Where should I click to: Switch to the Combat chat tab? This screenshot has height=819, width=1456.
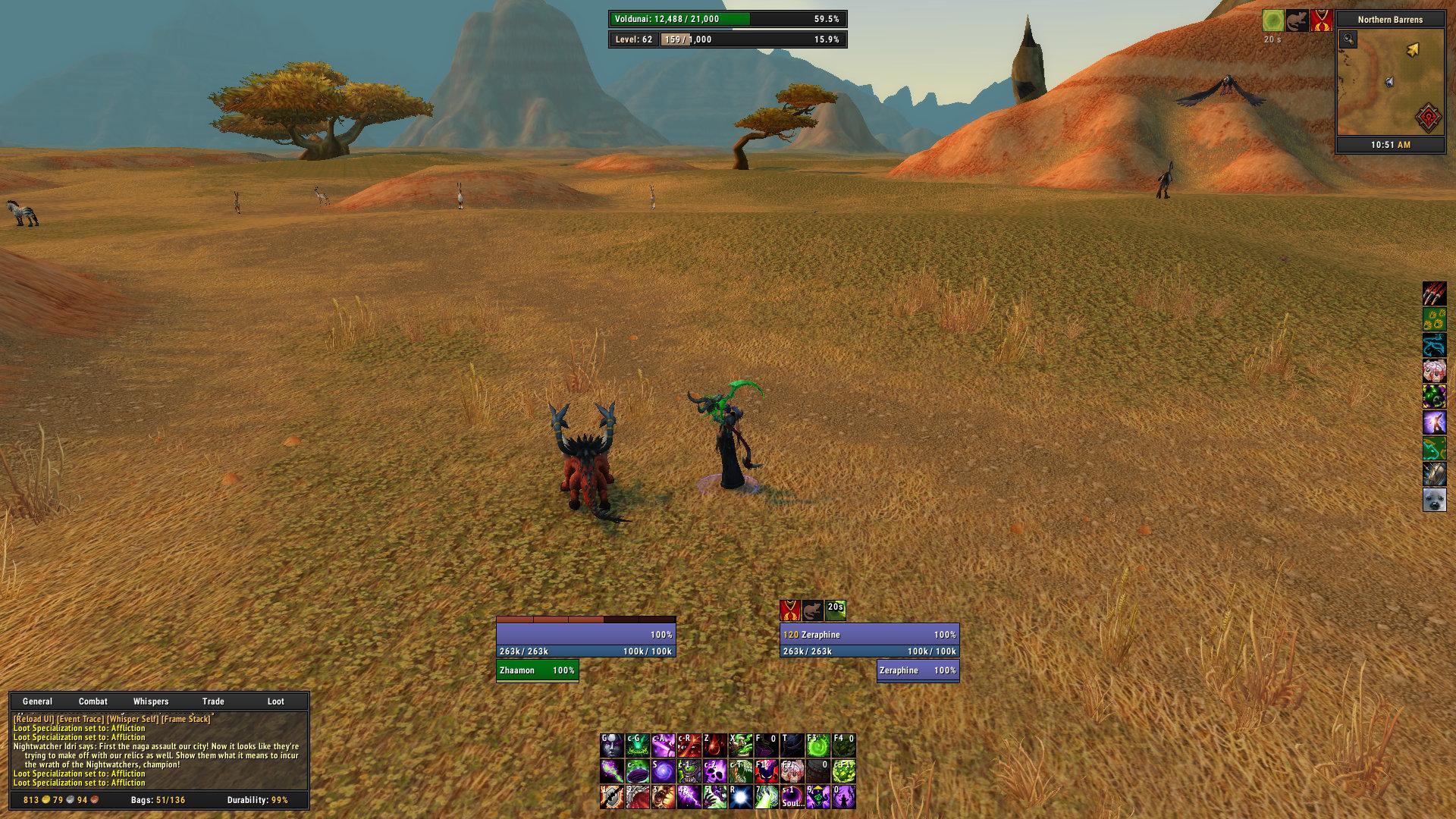tap(93, 701)
